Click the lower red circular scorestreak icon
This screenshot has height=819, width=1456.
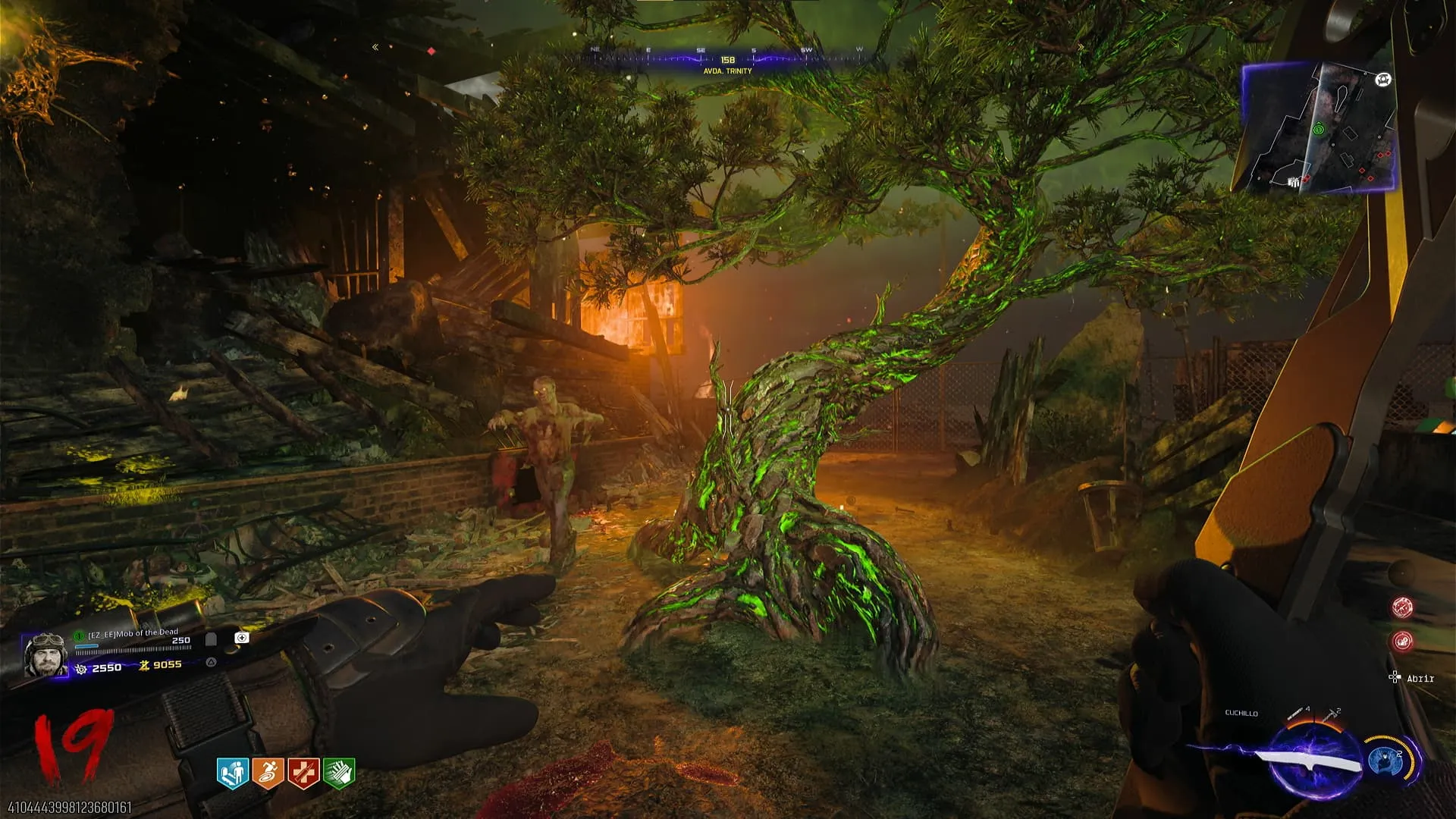[x=1402, y=642]
